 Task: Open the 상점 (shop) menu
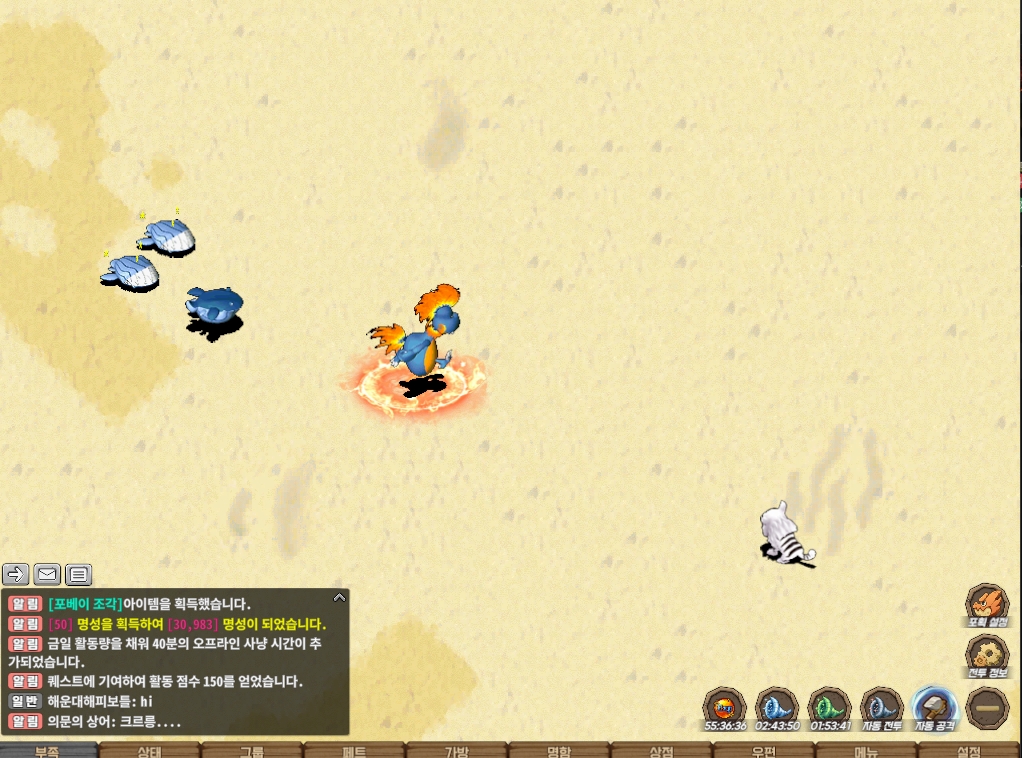[x=661, y=750]
